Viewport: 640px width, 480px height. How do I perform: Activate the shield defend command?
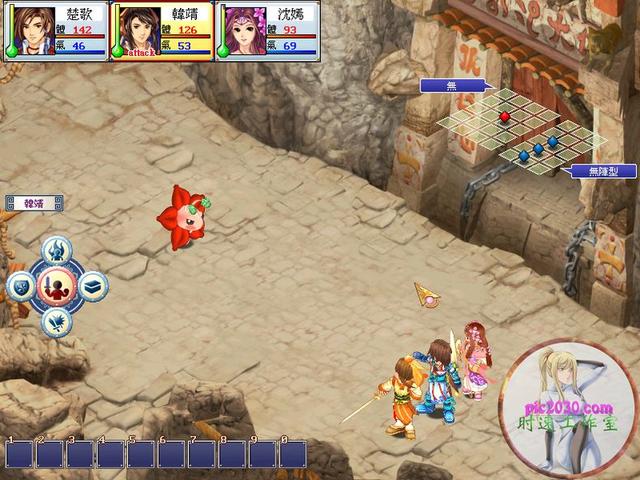point(20,287)
